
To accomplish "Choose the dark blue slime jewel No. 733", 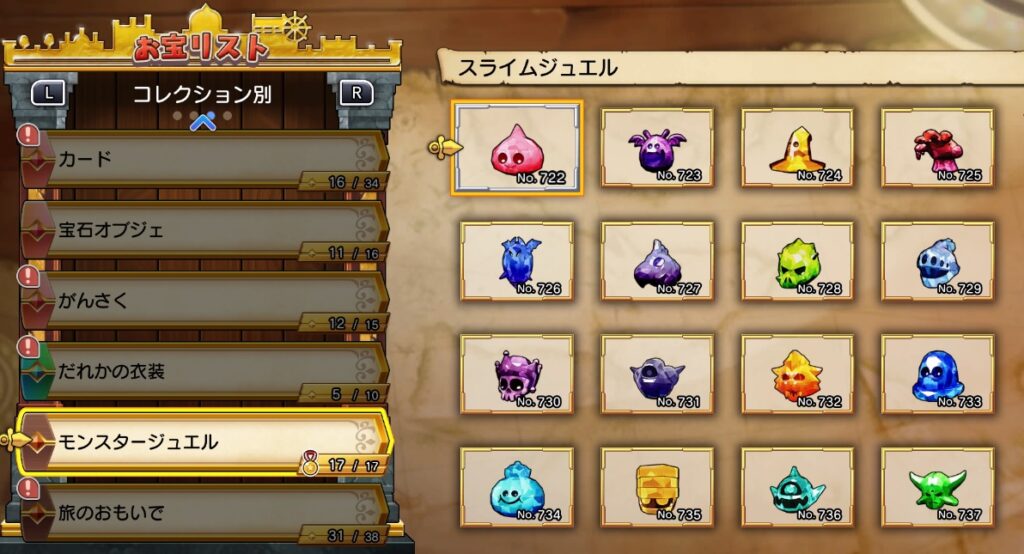I will click(937, 374).
